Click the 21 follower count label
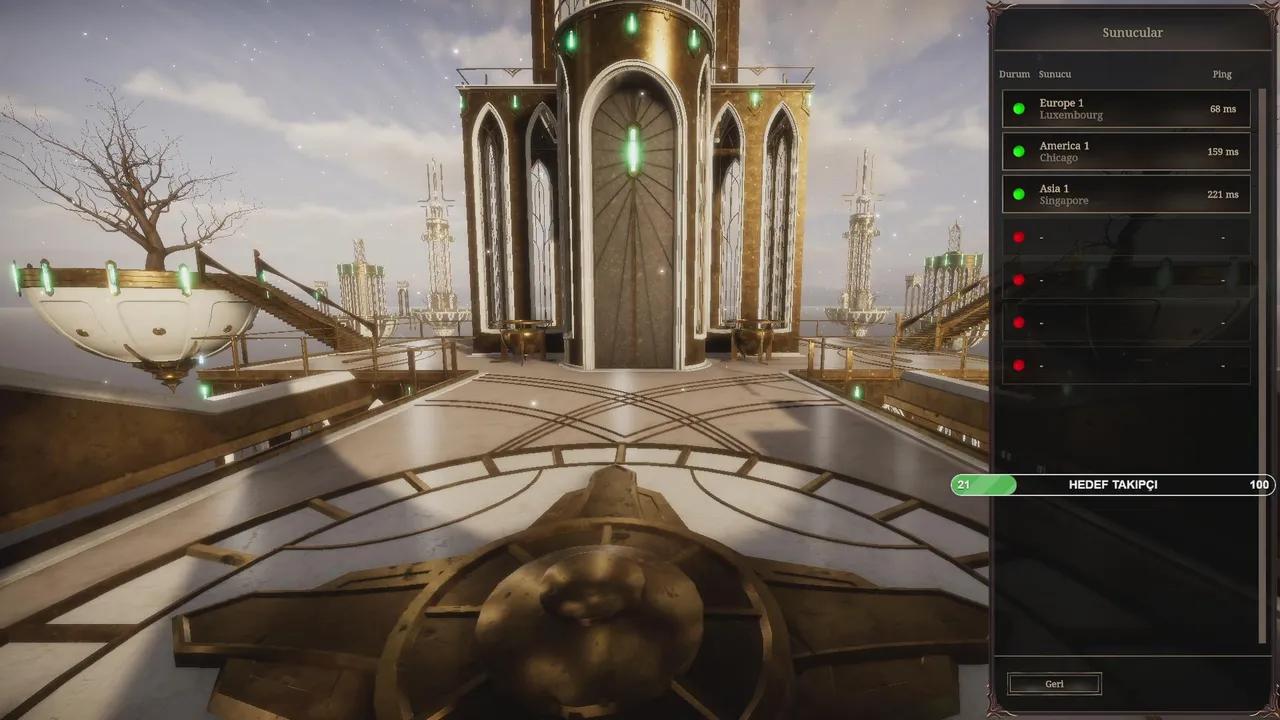Viewport: 1280px width, 720px height. point(963,485)
